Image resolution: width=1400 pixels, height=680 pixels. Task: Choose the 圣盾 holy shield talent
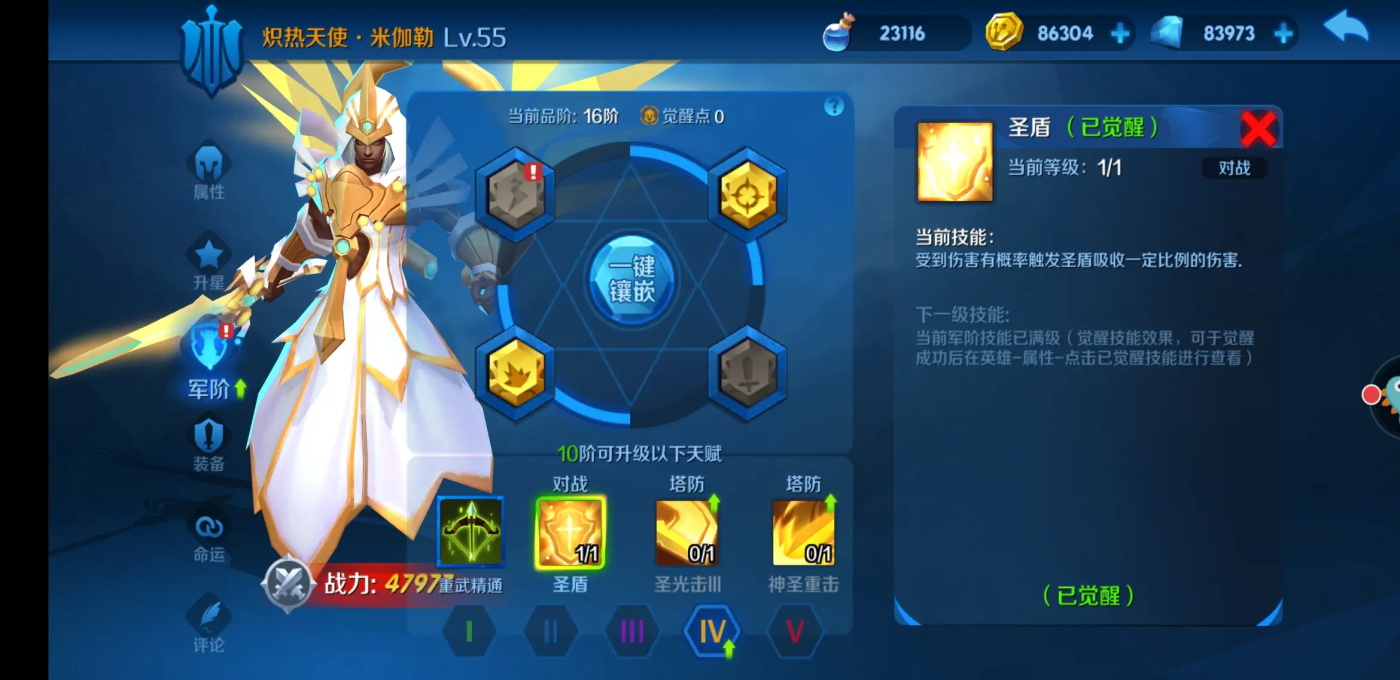(570, 531)
